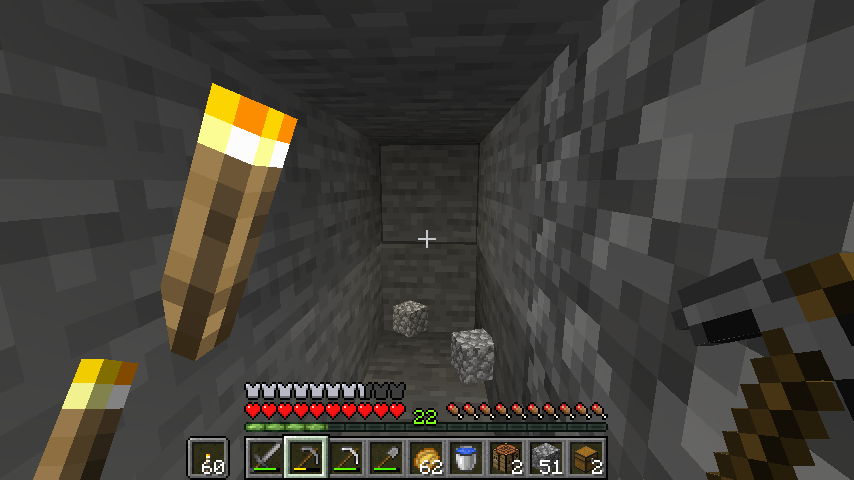Select the food stack of 62

coord(426,458)
